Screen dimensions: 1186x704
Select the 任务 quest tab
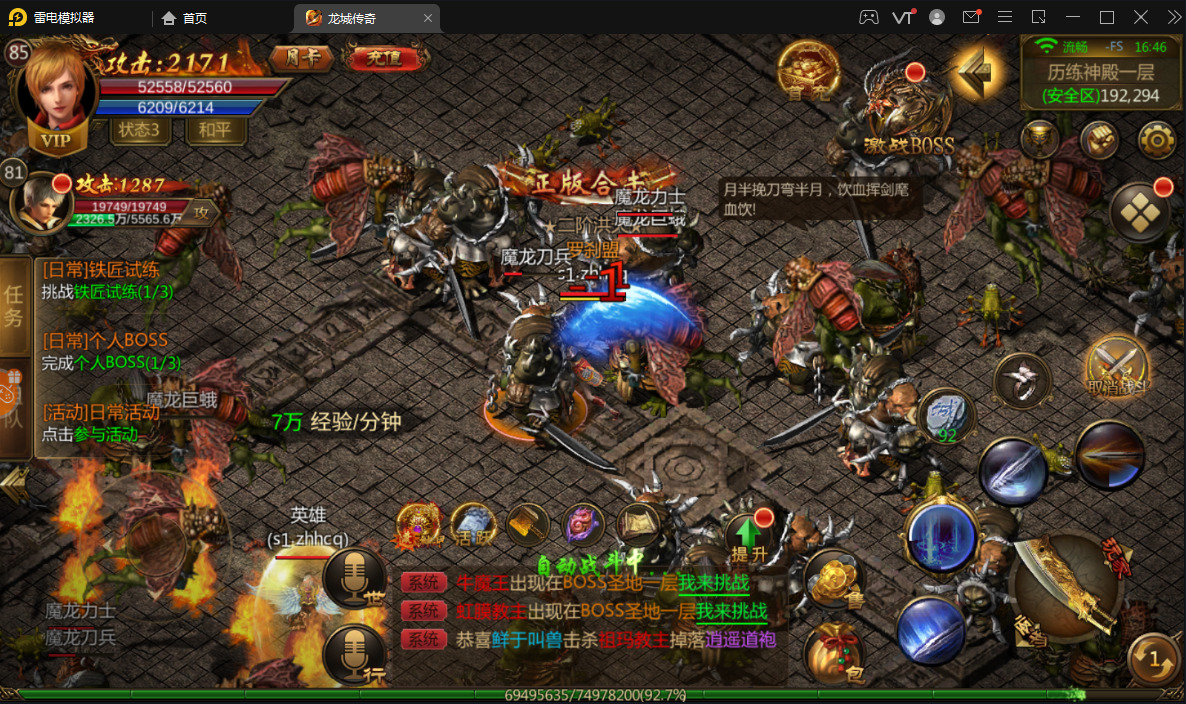click(14, 305)
